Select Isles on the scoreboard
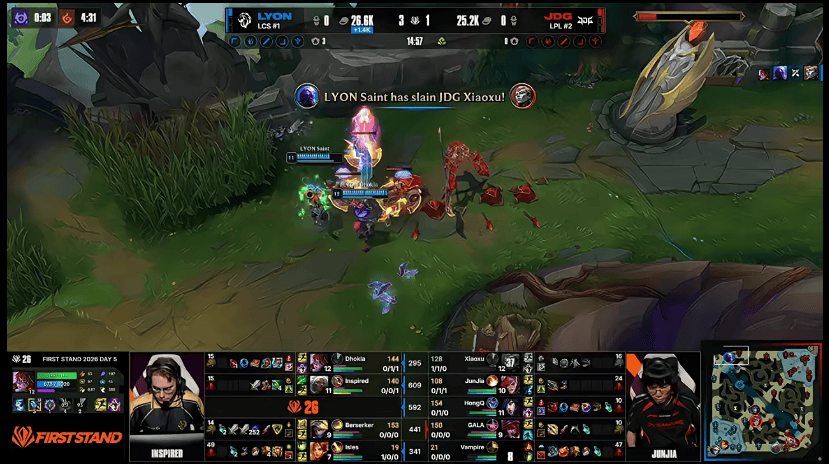This screenshot has height=464, width=829. (x=353, y=451)
